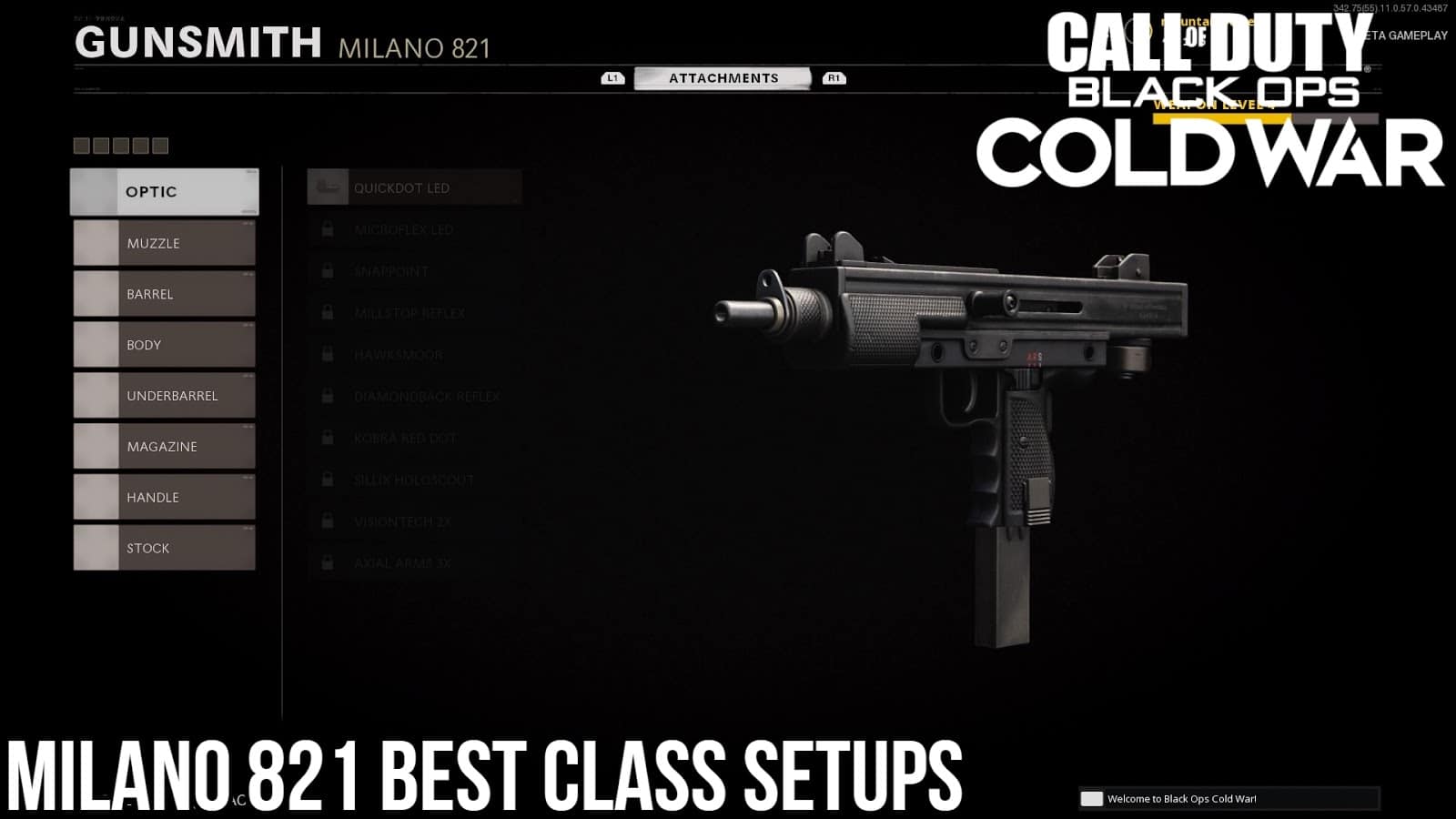Select the Body attachment category
Image resolution: width=1456 pixels, height=819 pixels.
click(x=164, y=345)
